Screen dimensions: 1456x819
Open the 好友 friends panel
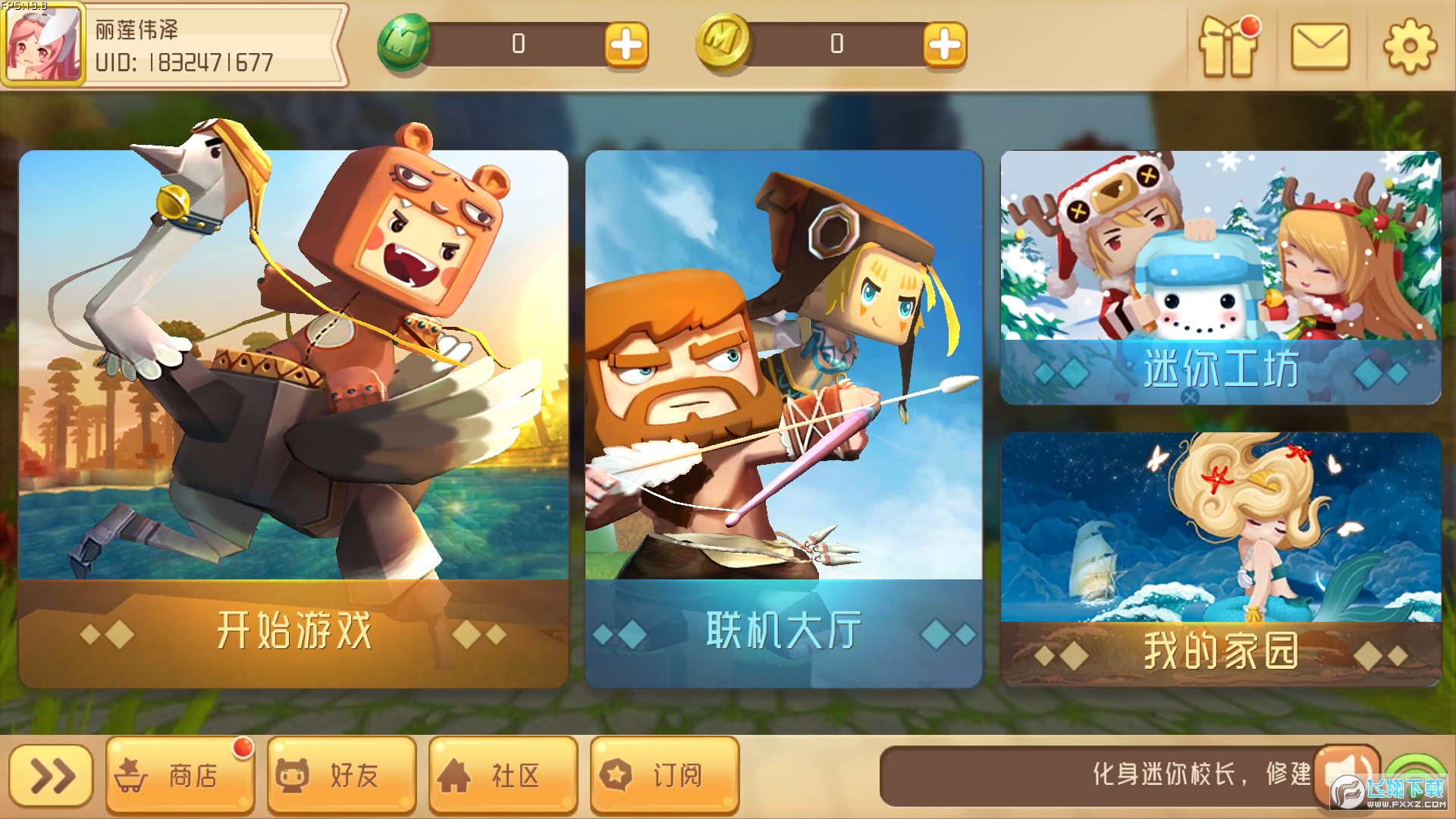pyautogui.click(x=340, y=775)
